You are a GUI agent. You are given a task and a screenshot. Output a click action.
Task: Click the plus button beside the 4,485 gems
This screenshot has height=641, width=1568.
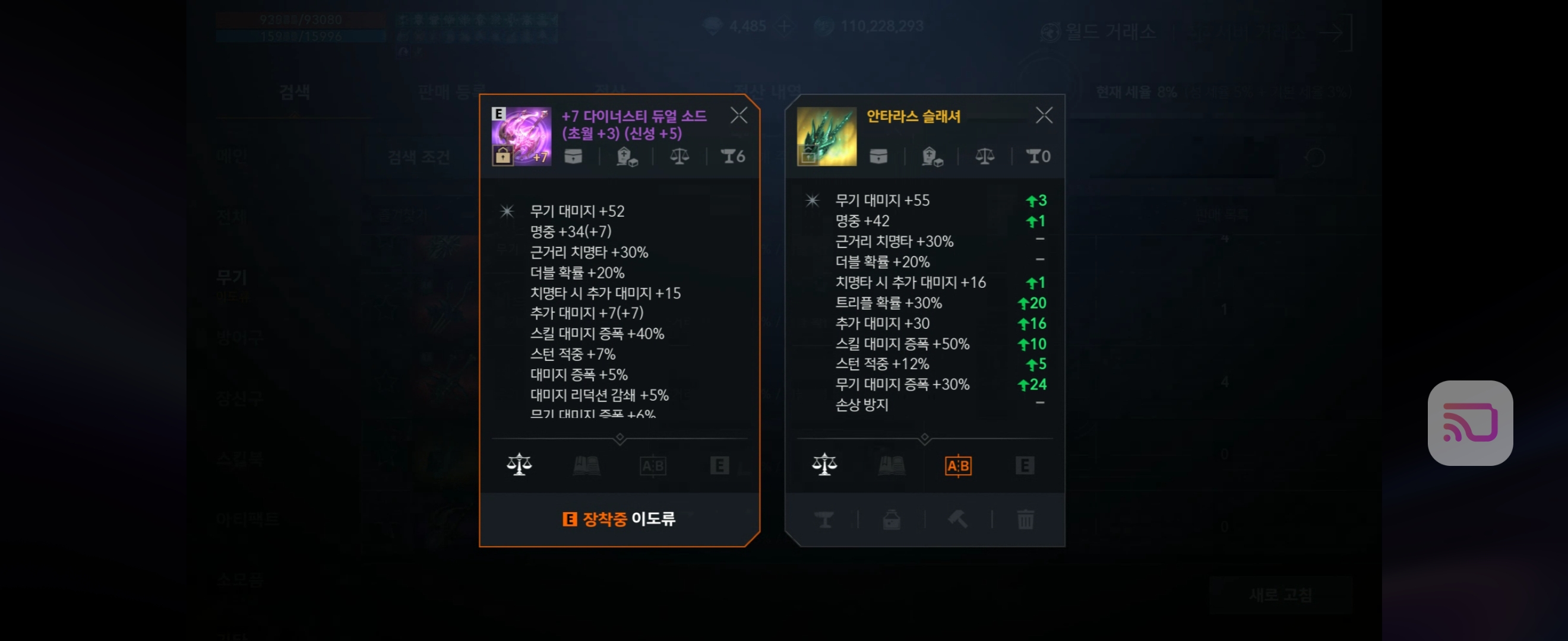tap(783, 26)
